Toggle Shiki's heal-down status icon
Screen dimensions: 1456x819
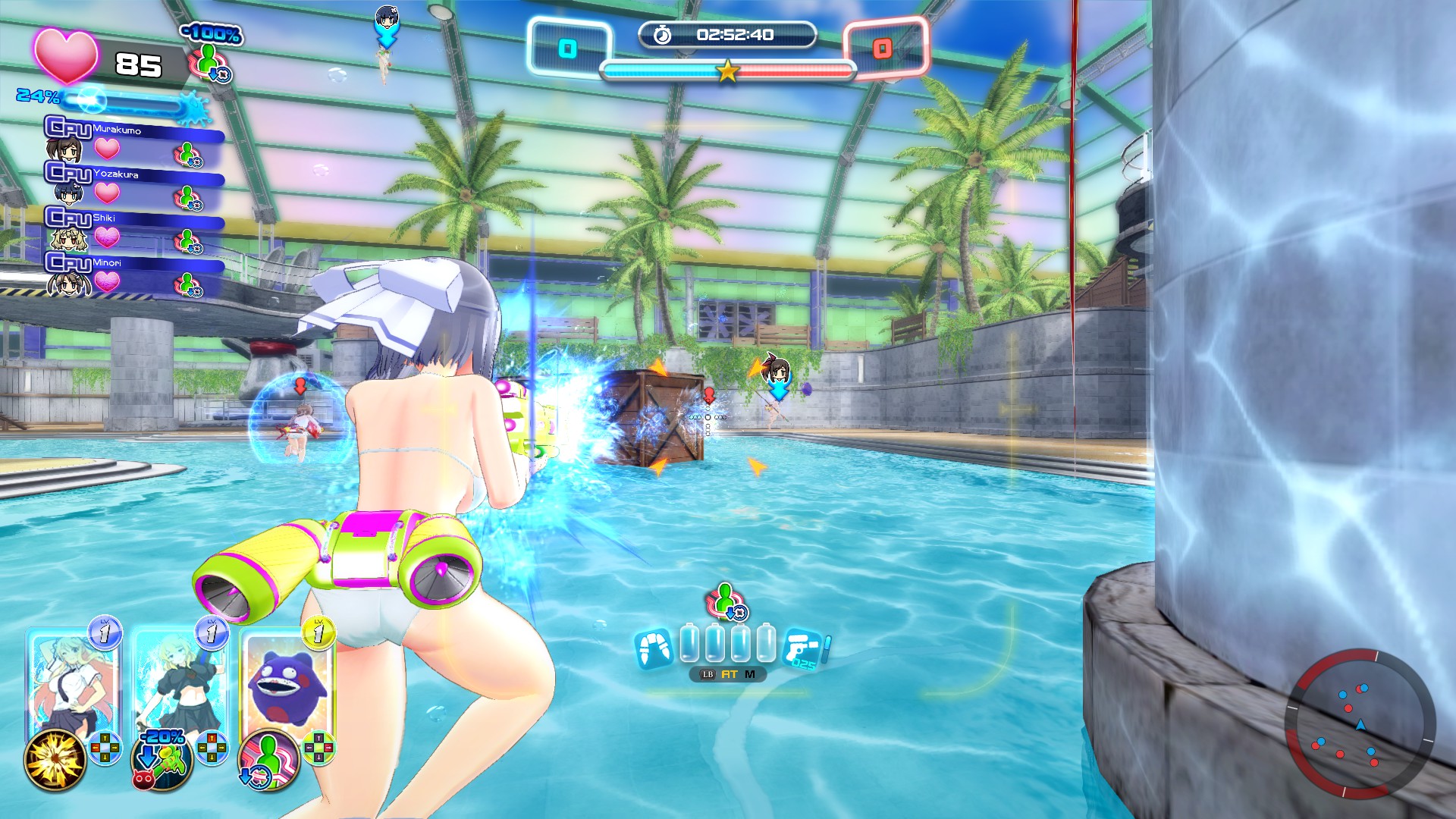187,240
